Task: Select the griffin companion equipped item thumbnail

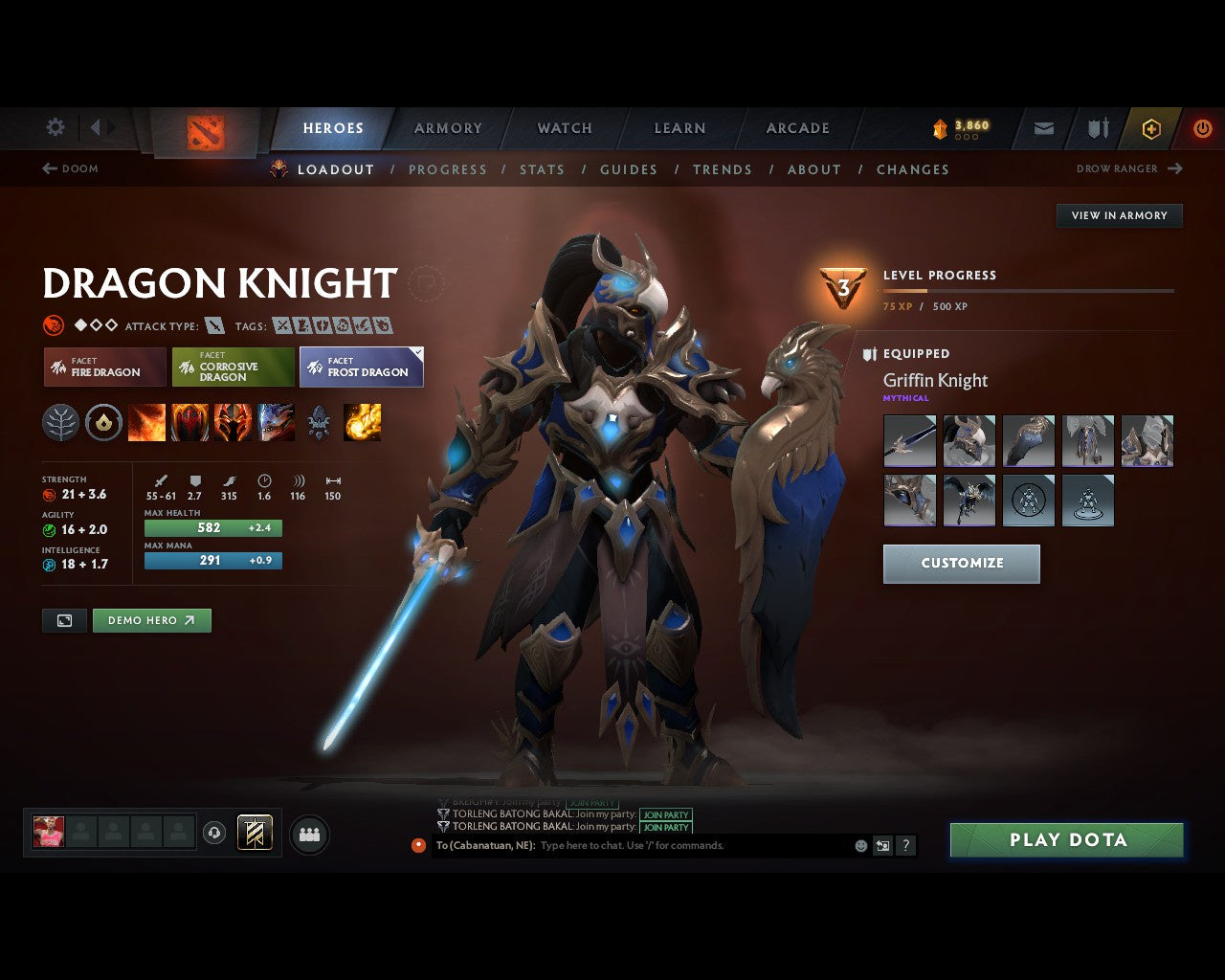Action: coord(969,500)
